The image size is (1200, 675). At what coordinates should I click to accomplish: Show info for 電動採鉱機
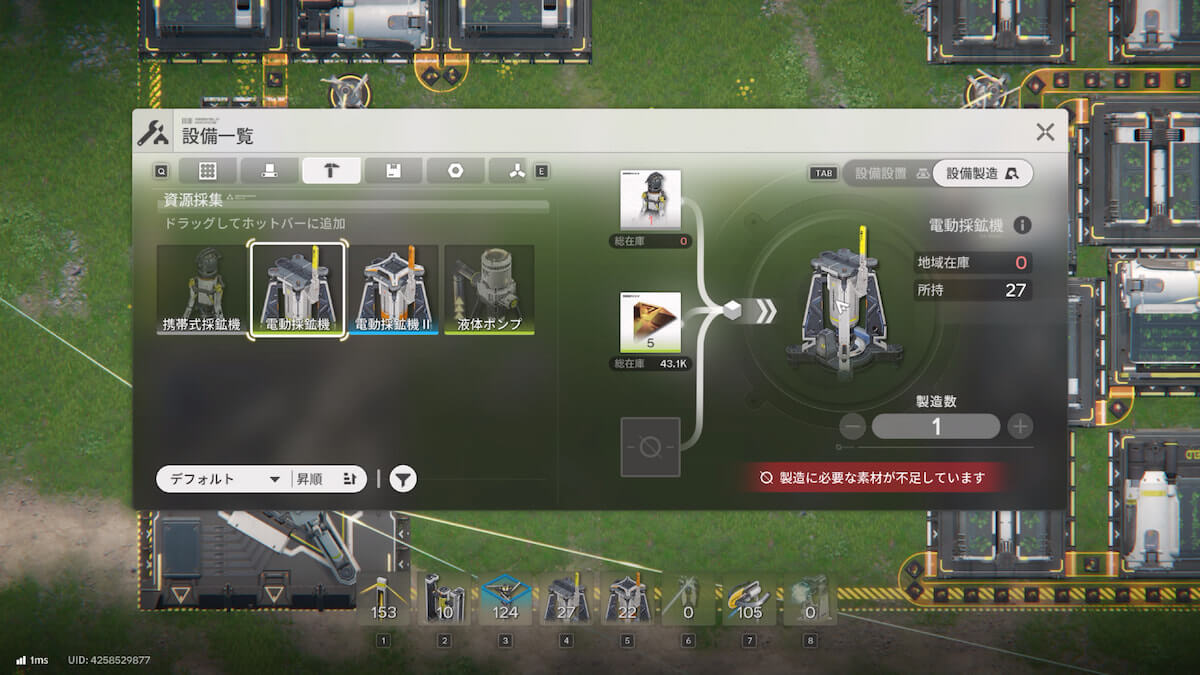click(x=1023, y=226)
